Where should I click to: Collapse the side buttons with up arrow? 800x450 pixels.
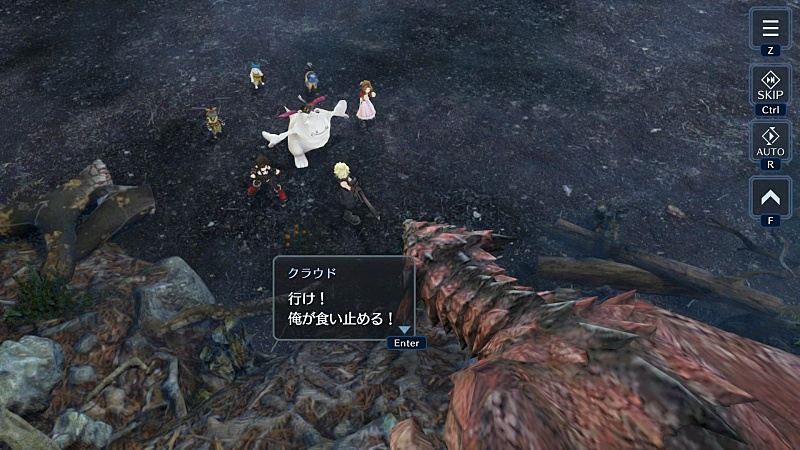point(770,196)
